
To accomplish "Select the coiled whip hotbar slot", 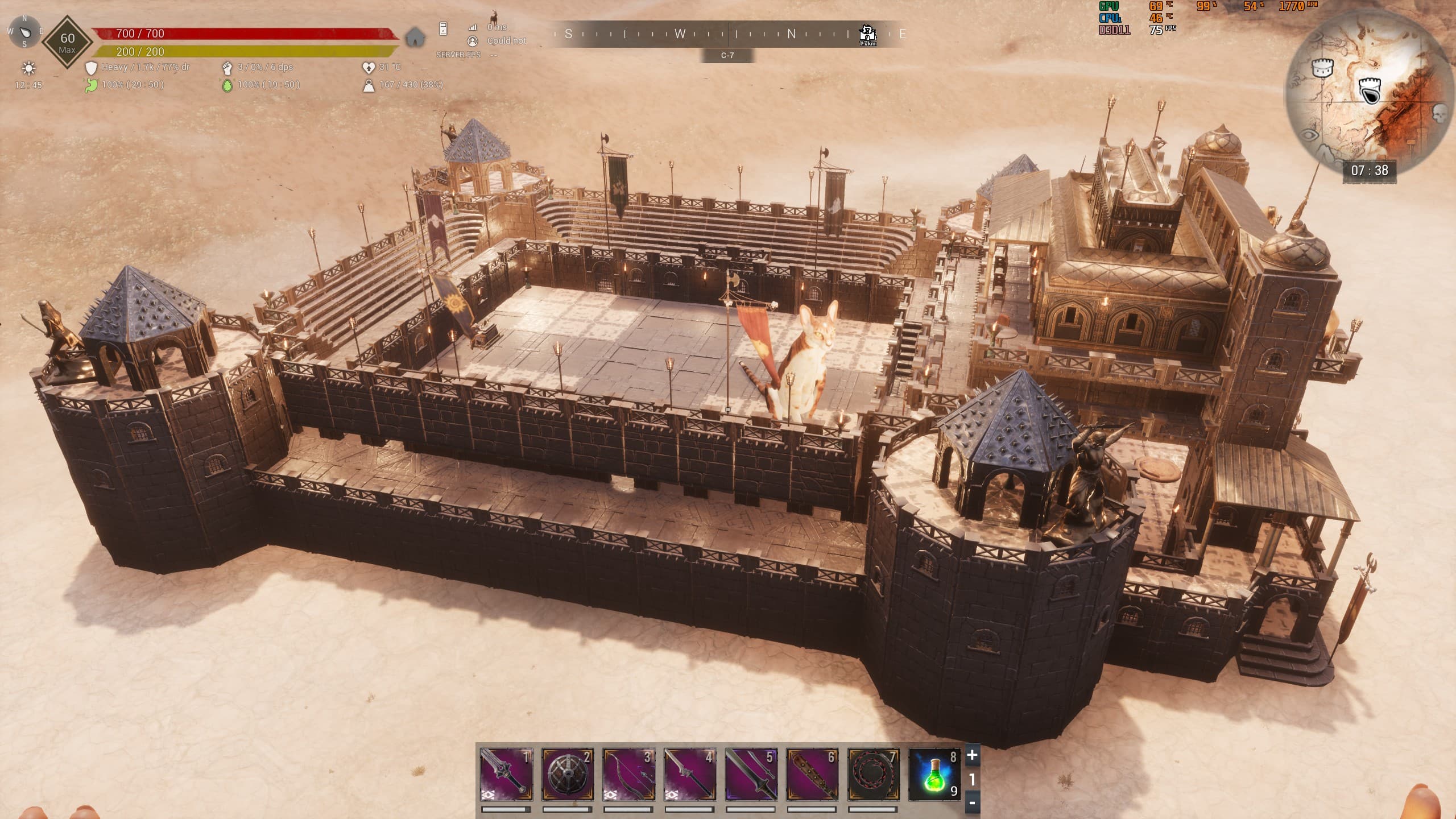I will tap(874, 774).
